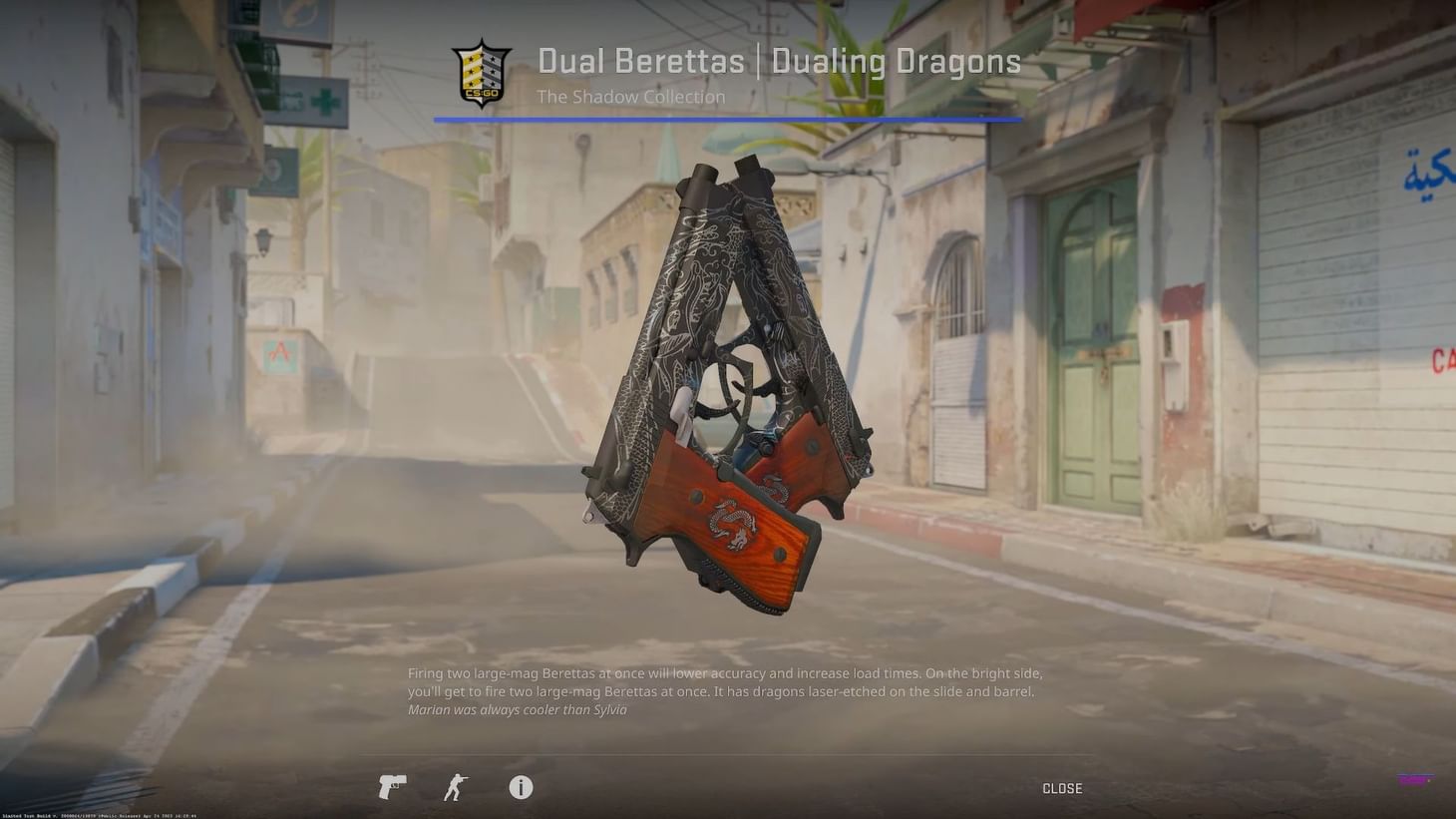
Task: Open item details via the info icon
Action: click(x=520, y=787)
